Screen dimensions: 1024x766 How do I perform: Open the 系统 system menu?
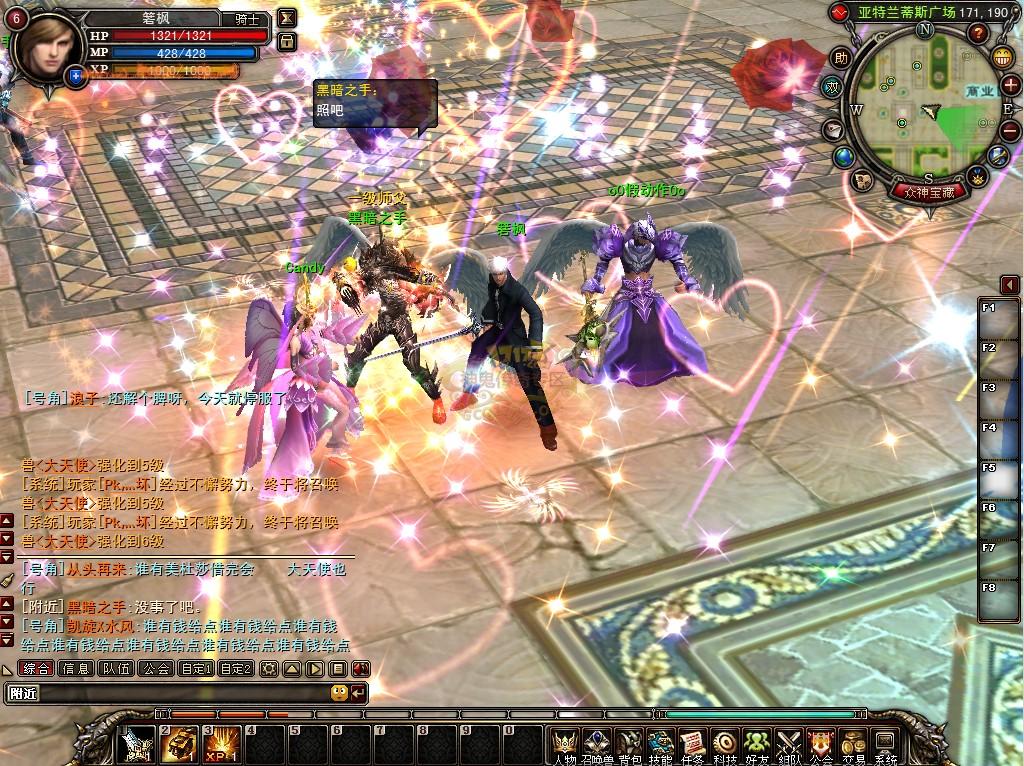click(885, 743)
